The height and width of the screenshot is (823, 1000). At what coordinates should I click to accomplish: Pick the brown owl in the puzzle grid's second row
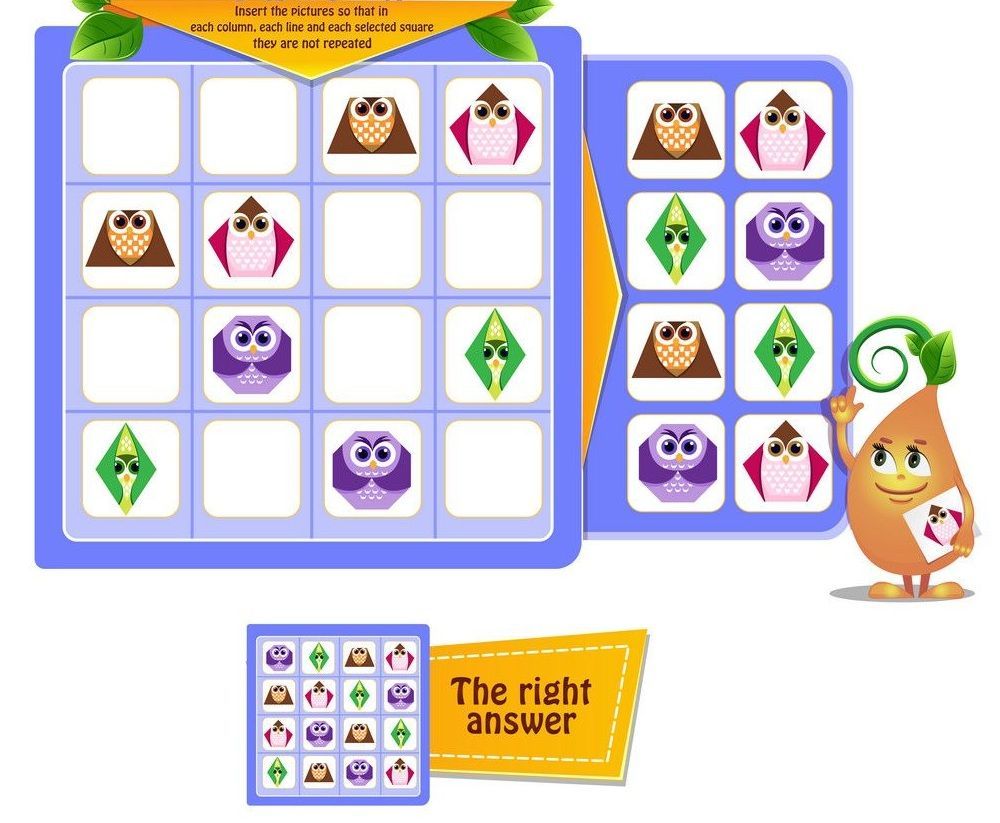(x=130, y=240)
